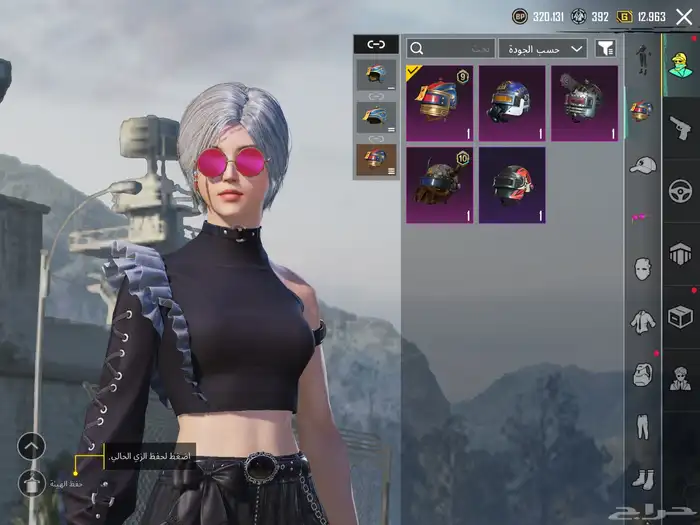Image resolution: width=700 pixels, height=525 pixels.
Task: Select the gray chainsaw helmet
Action: (584, 103)
